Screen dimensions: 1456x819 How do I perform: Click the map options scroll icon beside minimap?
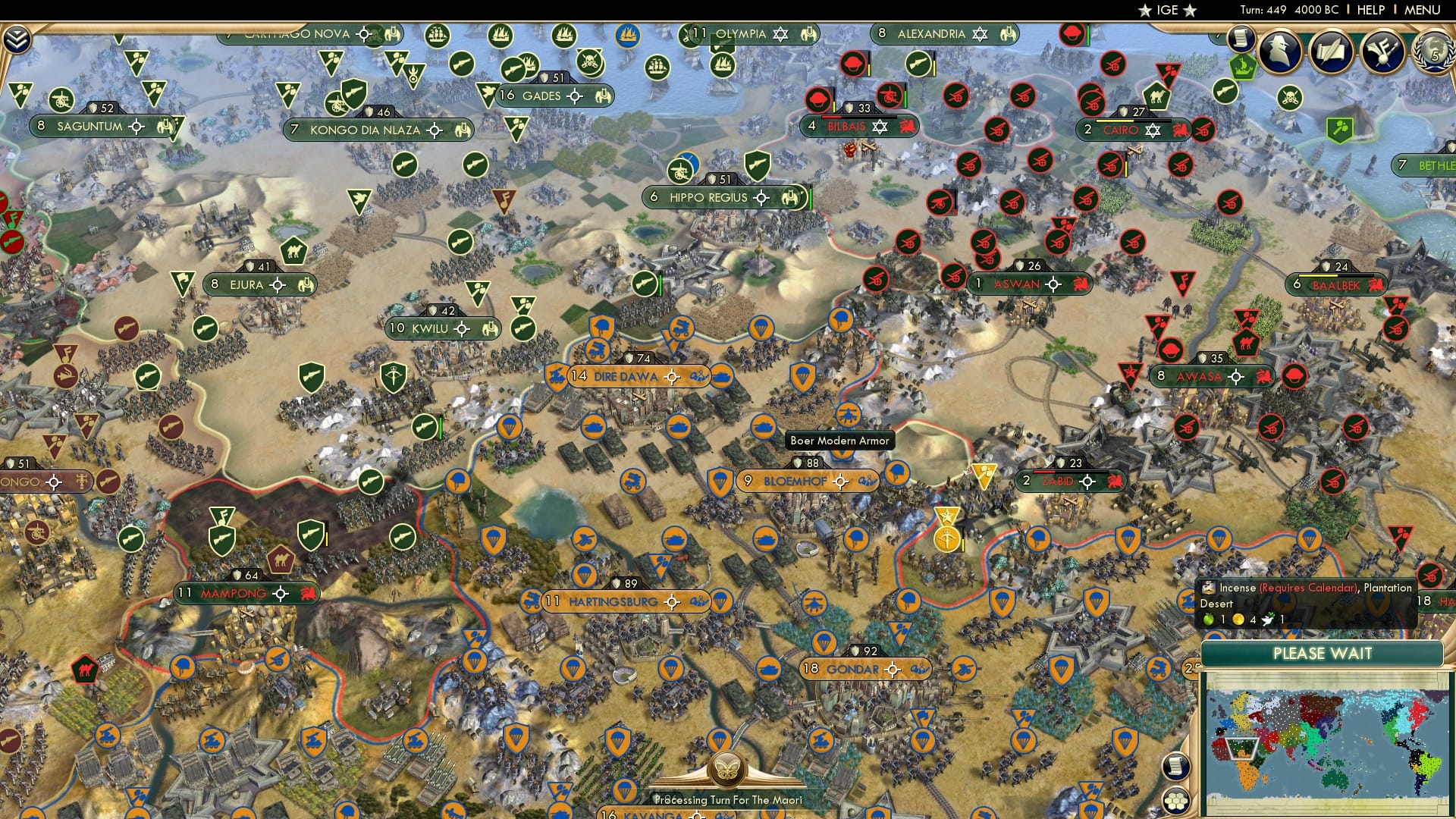(x=1175, y=767)
